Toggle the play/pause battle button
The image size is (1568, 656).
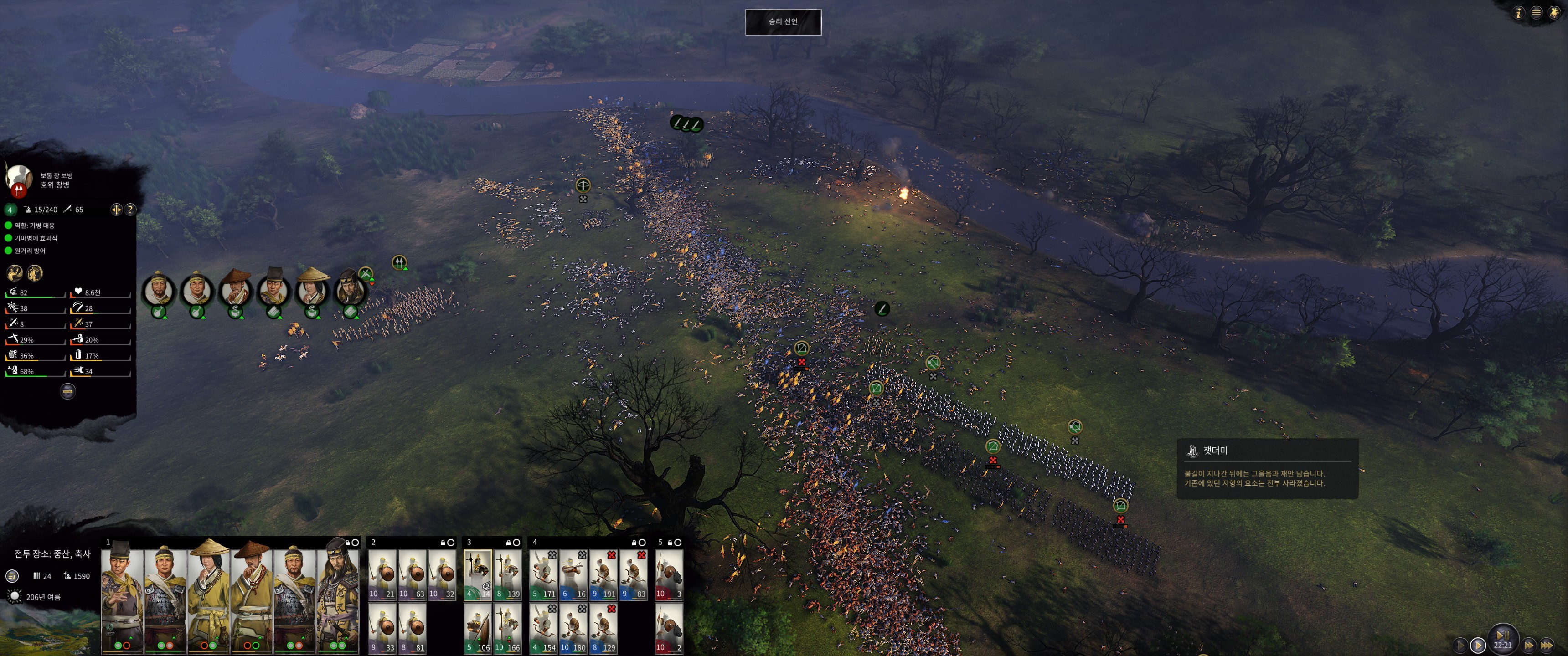1502,636
